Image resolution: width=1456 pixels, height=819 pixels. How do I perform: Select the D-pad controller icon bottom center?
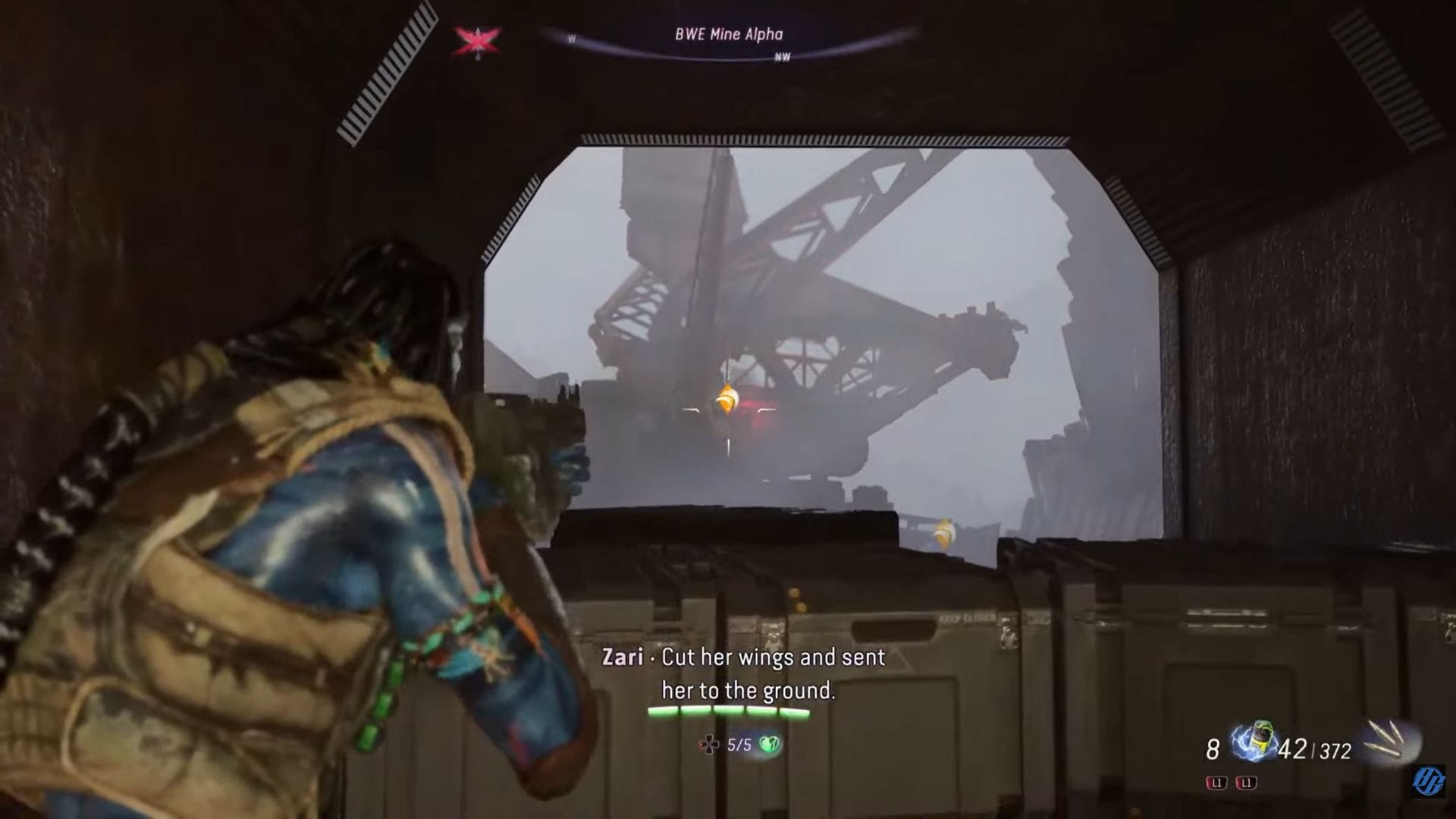pyautogui.click(x=710, y=744)
